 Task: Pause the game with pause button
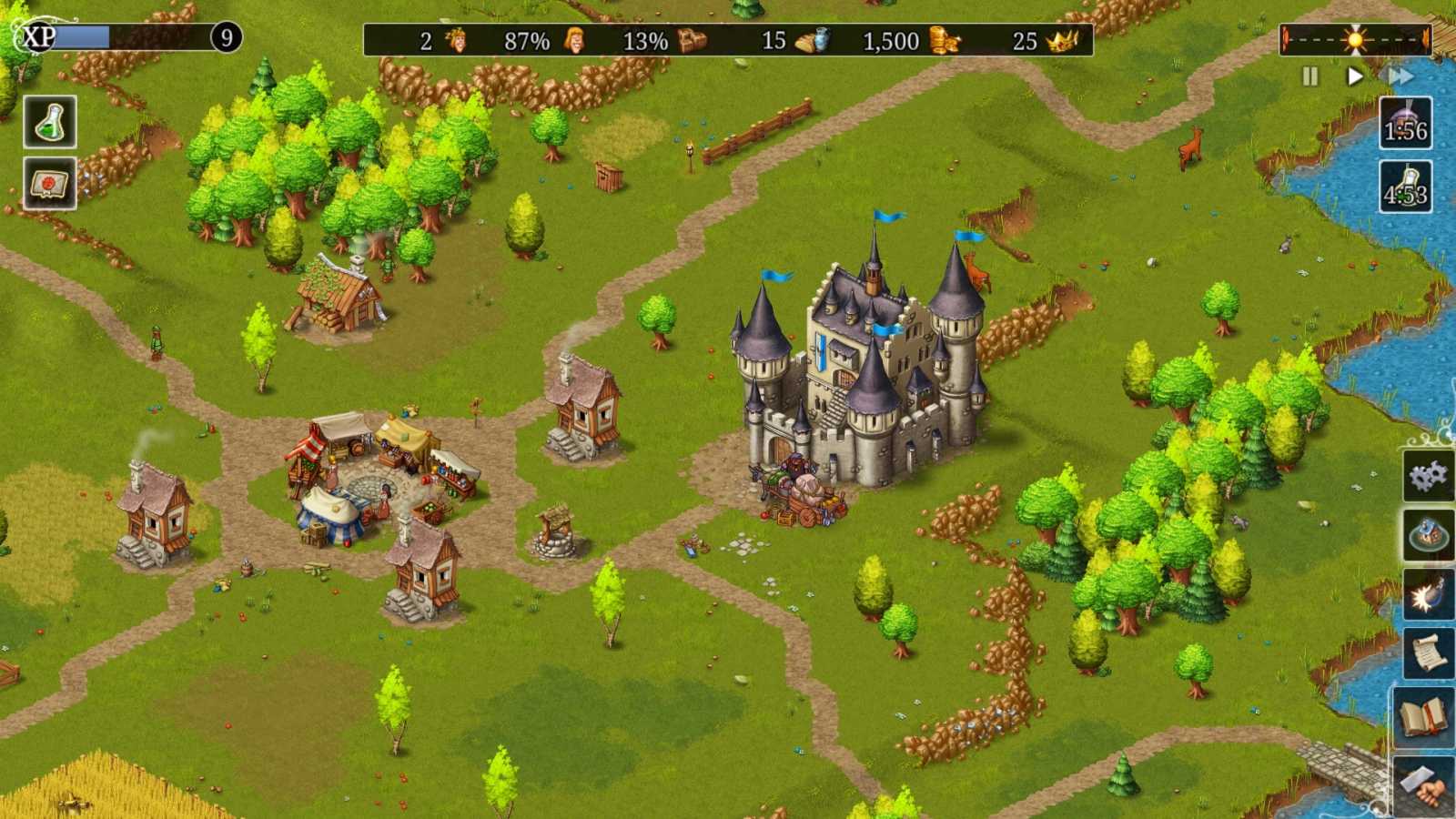[1309, 77]
